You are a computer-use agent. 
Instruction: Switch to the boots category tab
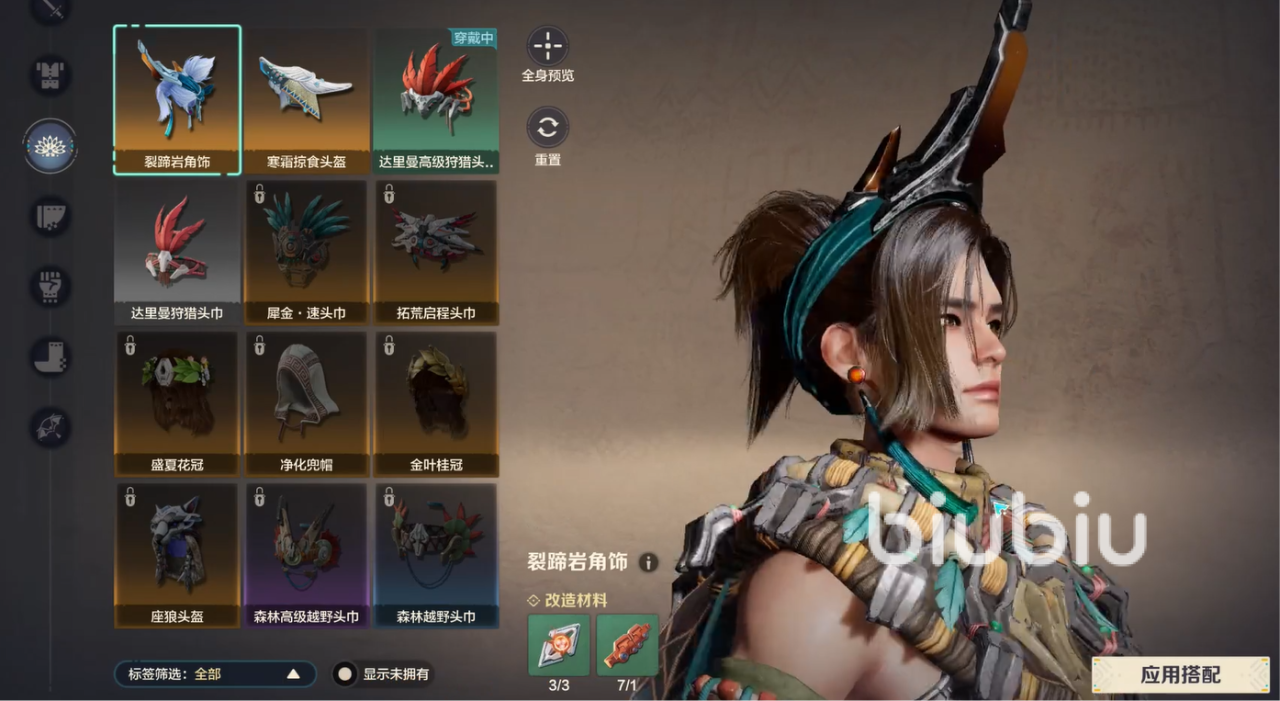[50, 357]
